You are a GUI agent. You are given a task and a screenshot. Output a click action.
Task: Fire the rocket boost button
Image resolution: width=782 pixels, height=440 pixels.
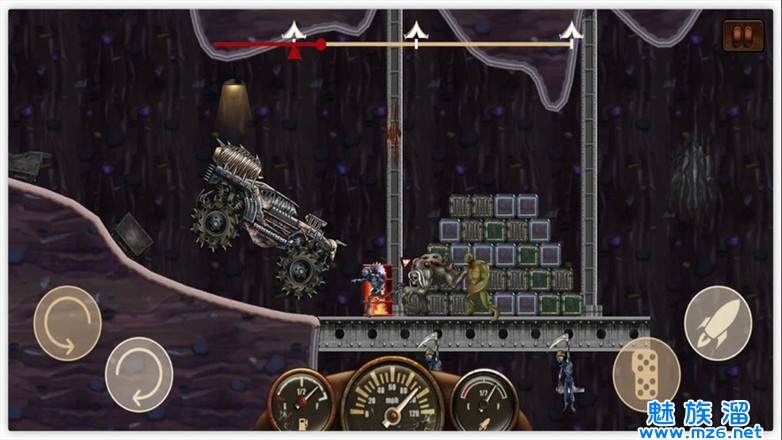717,322
